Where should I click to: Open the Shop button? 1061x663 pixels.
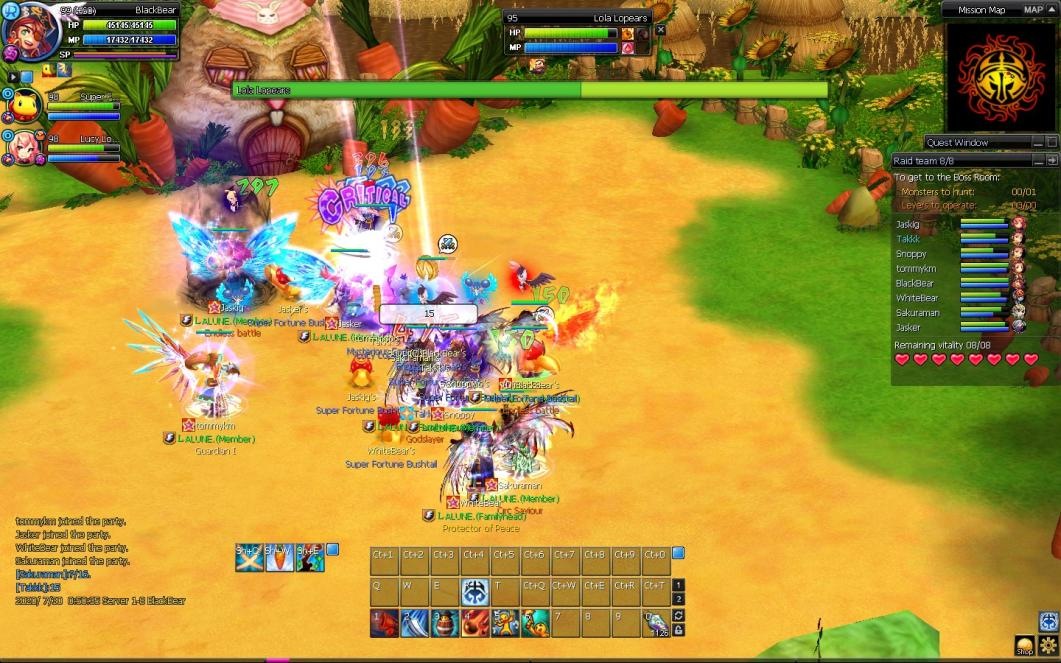coord(1024,645)
